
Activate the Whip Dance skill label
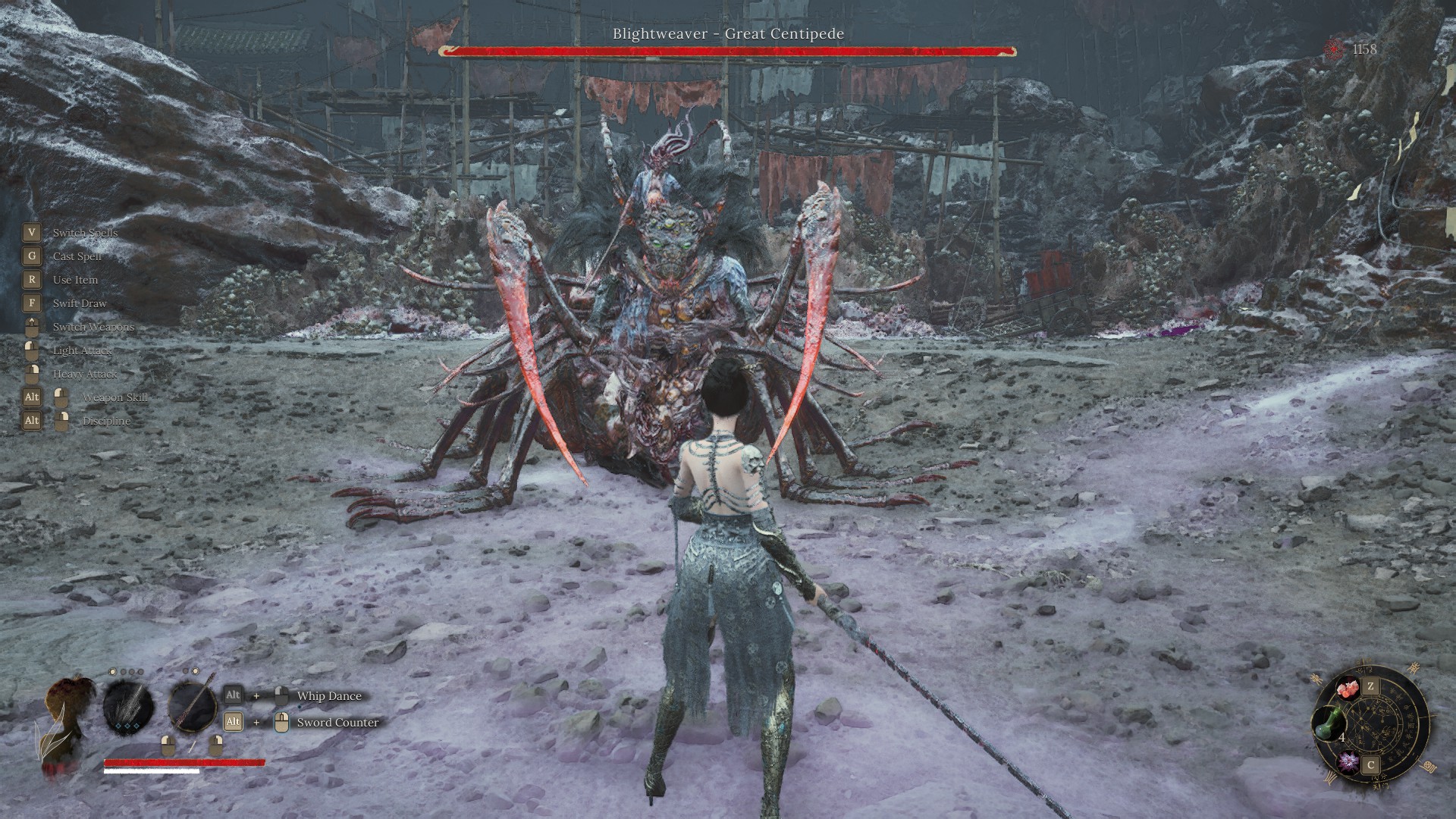pos(329,696)
